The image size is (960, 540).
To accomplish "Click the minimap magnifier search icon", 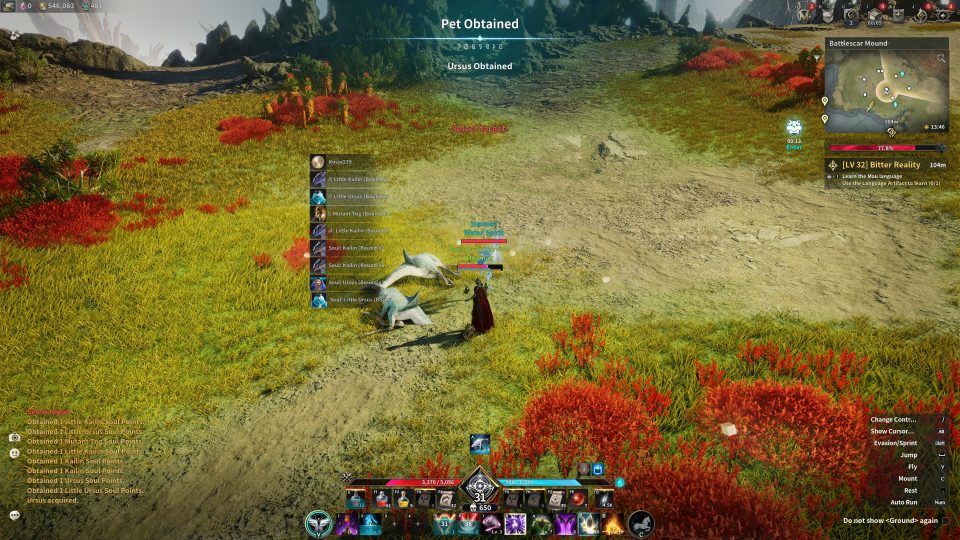I will (941, 59).
